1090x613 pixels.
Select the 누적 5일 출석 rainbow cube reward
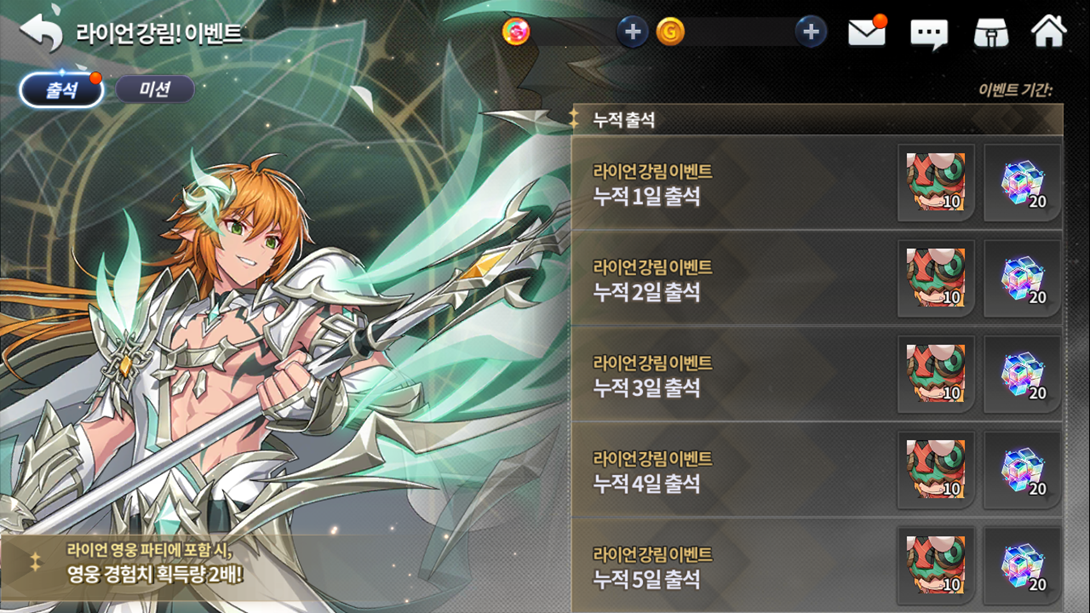[x=1022, y=566]
